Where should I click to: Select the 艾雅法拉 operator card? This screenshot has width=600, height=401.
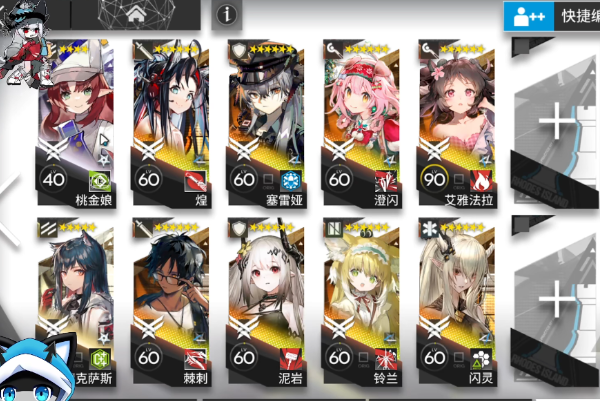pyautogui.click(x=457, y=118)
